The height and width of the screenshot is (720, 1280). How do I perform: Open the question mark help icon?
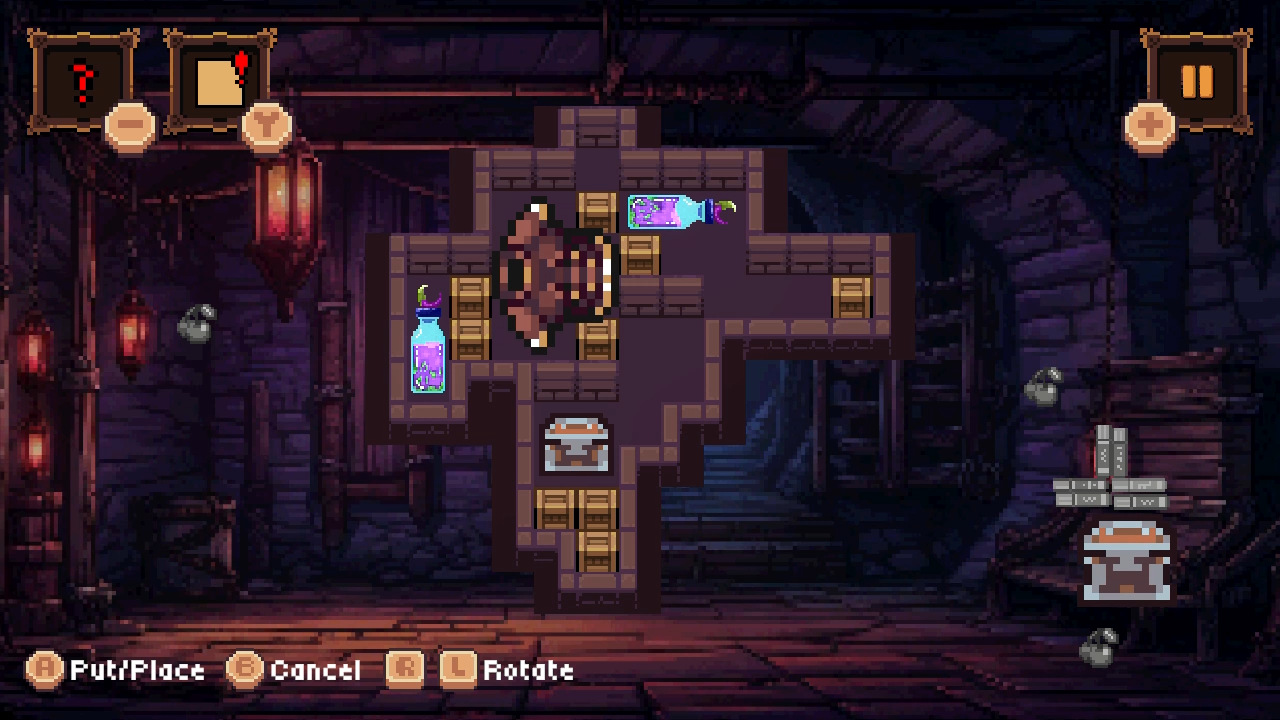[x=82, y=76]
